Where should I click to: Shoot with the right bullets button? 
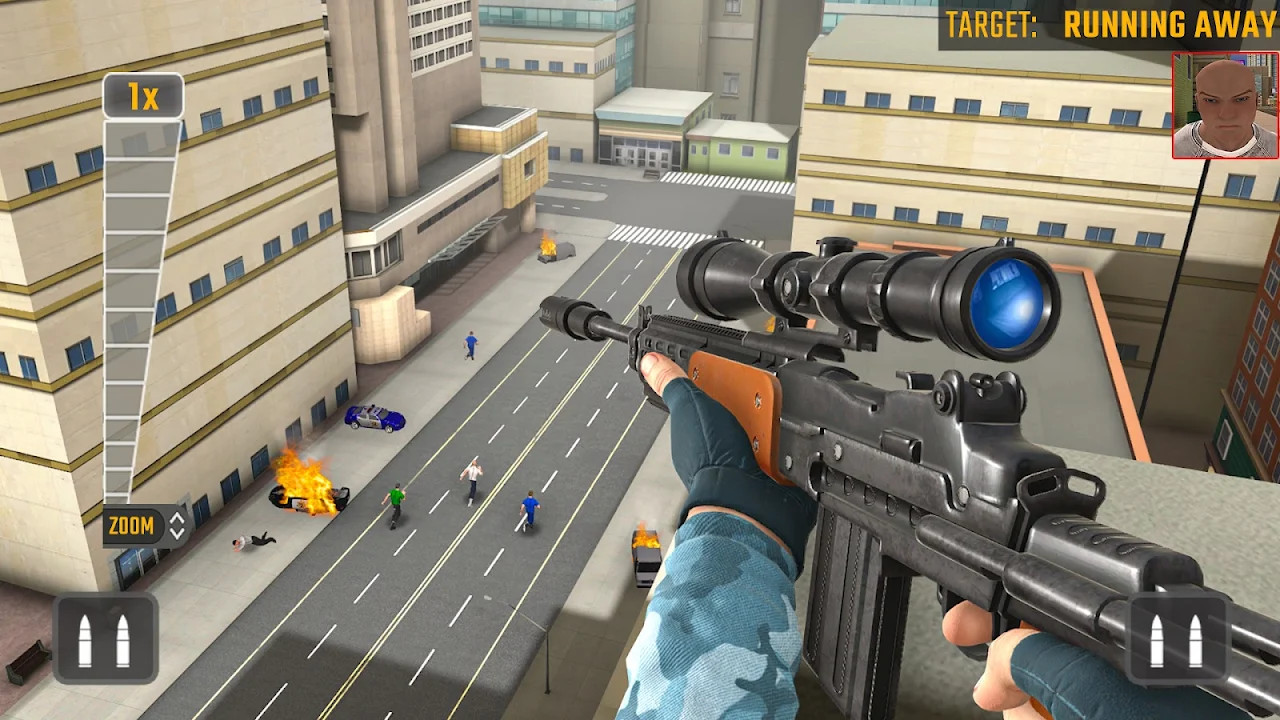1176,640
